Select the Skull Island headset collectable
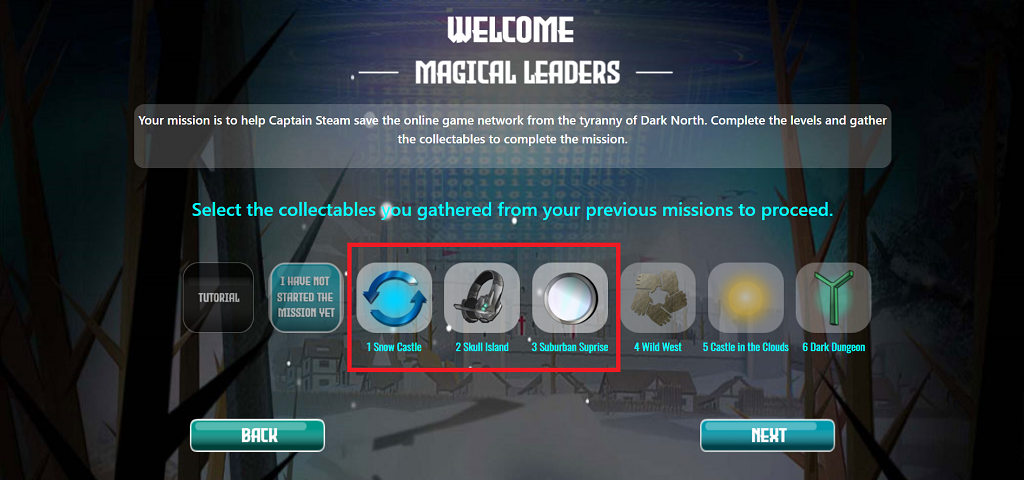This screenshot has height=480, width=1024. click(x=482, y=298)
